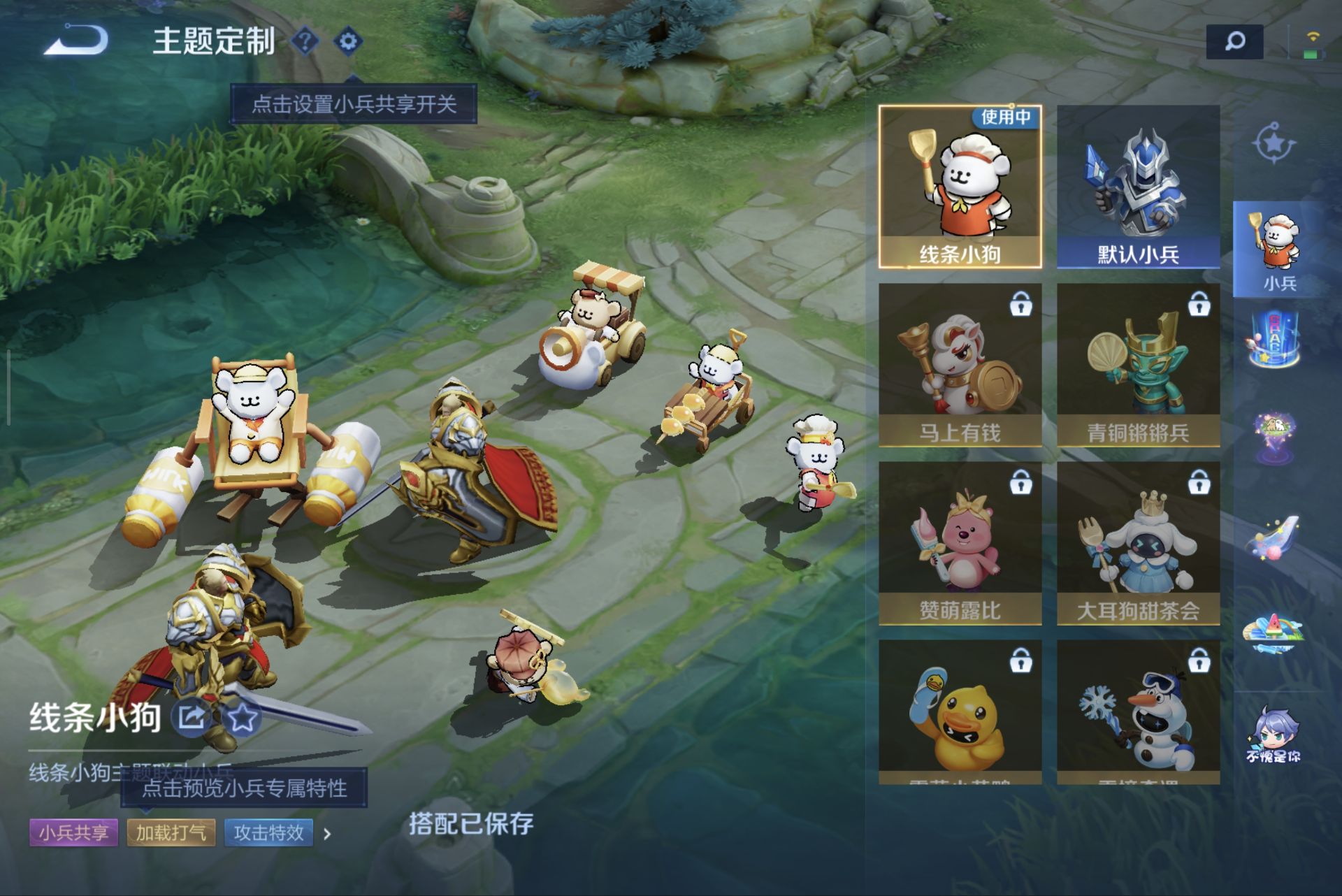Choose the locked 大耳狗甜茶会 skin
The image size is (1342, 896).
(1138, 543)
